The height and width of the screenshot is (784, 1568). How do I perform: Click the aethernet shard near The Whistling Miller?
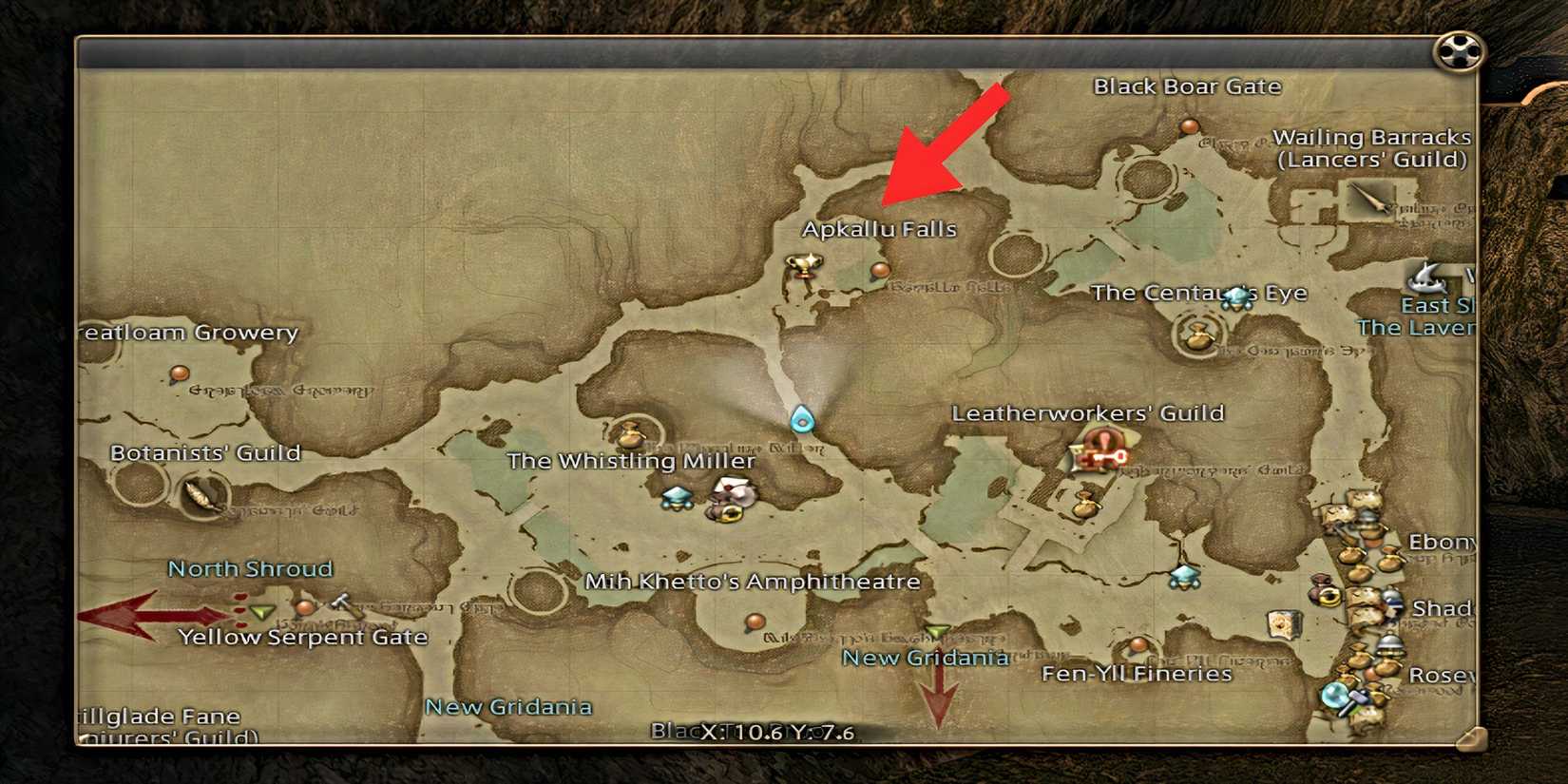[x=675, y=499]
